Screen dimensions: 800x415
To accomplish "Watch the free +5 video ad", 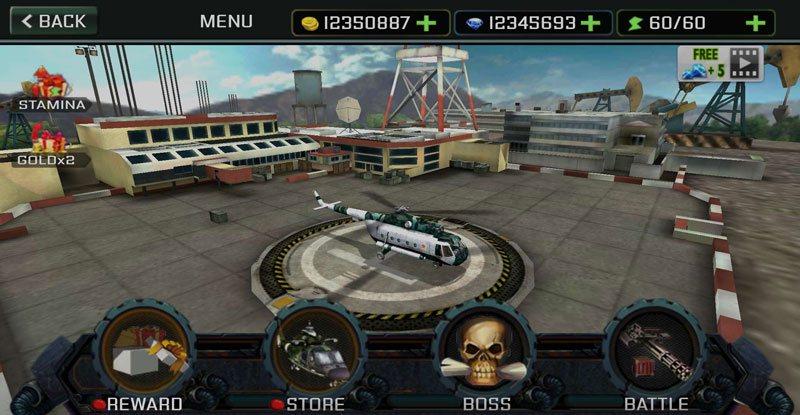I will (x=720, y=63).
